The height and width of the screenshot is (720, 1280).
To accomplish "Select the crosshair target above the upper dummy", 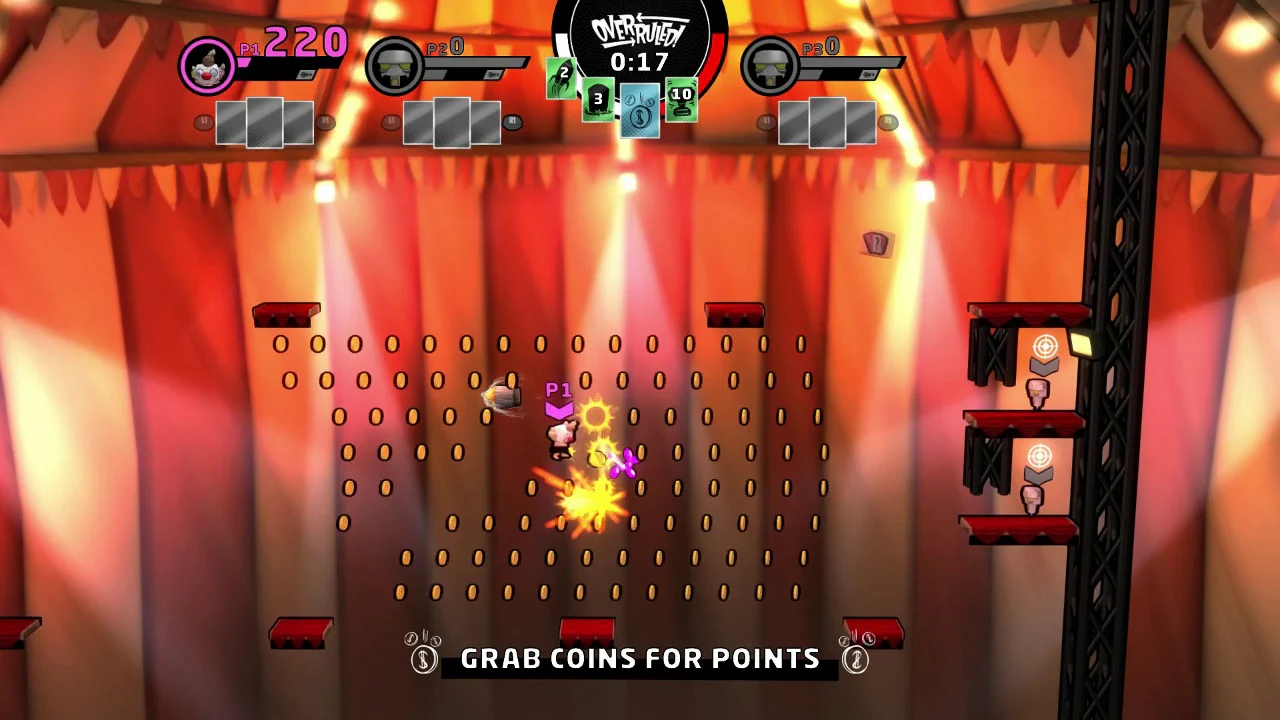I will [x=1044, y=346].
